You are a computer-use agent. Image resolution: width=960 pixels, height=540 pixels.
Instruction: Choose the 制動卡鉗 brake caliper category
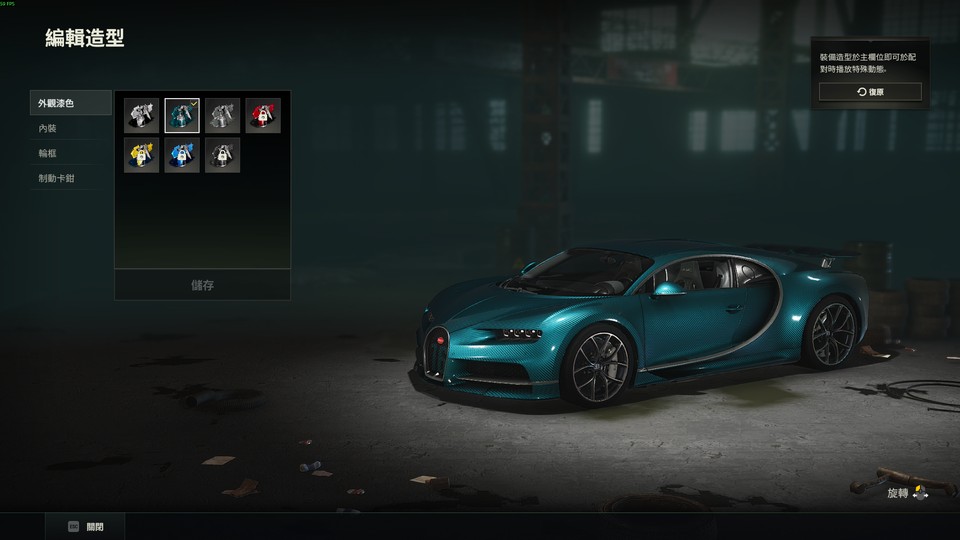click(70, 178)
